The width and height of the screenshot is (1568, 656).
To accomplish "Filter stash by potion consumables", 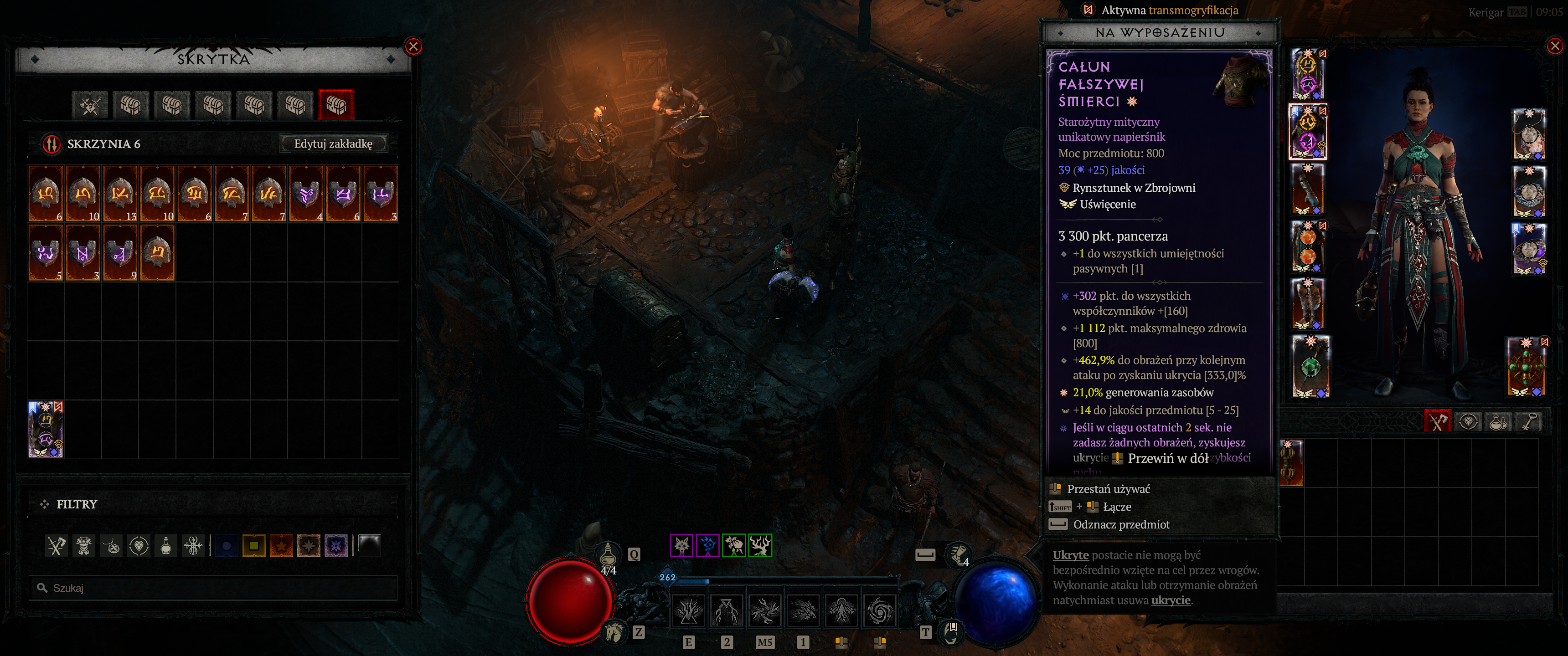I will pos(165,546).
